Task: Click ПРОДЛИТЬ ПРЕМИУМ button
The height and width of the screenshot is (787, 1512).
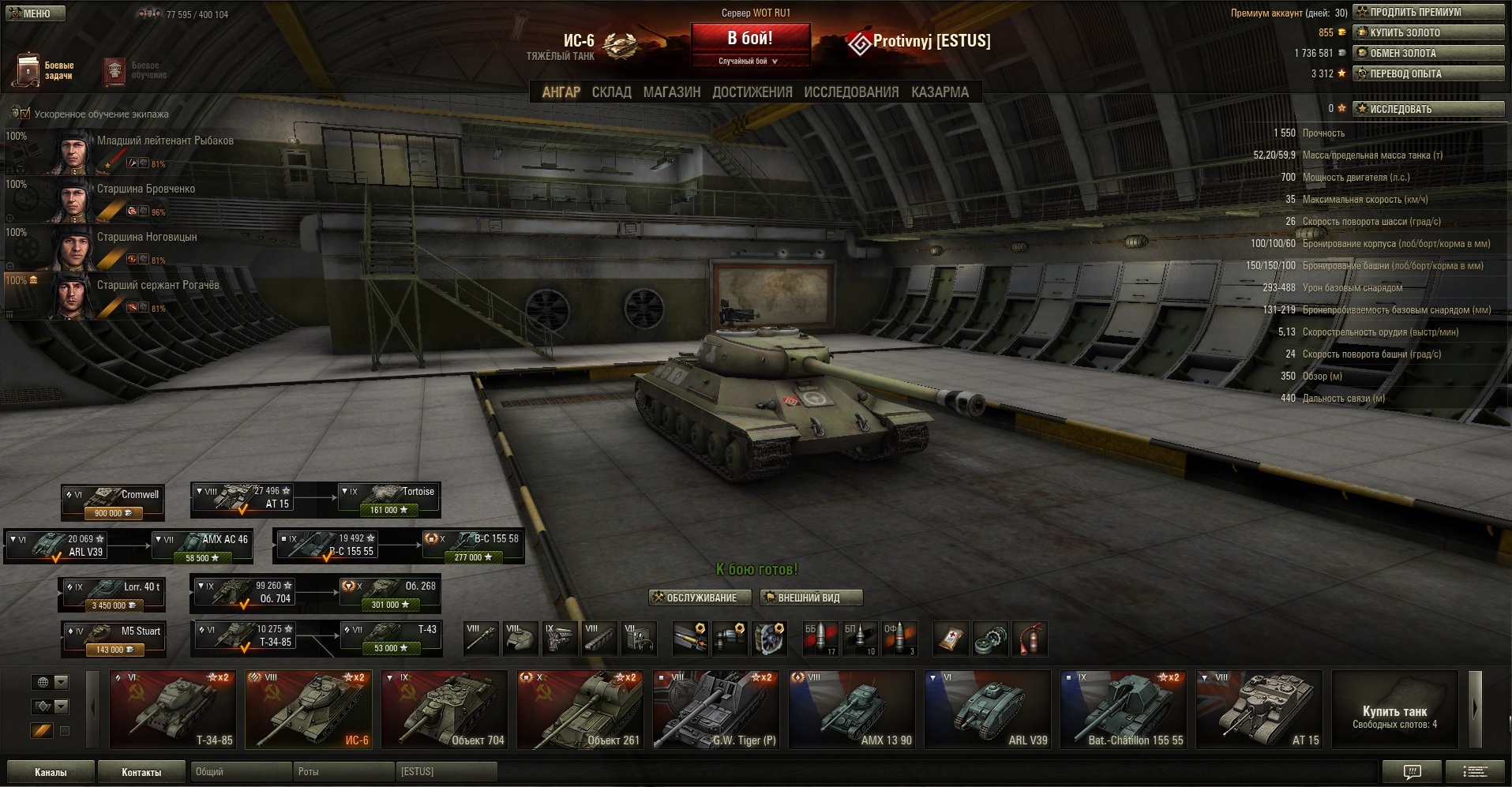Action: point(1428,12)
